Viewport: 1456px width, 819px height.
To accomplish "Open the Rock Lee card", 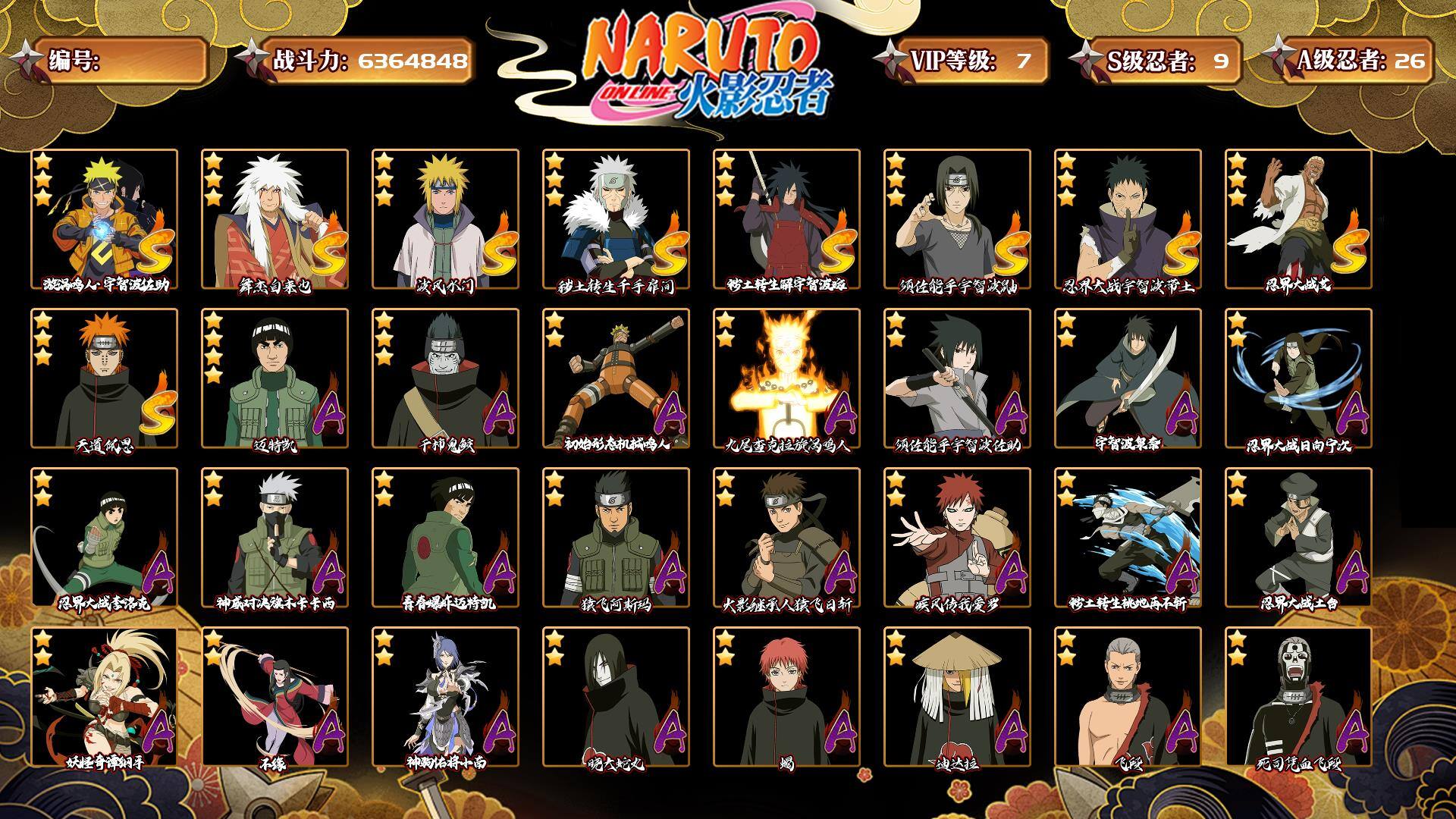I will (x=104, y=538).
